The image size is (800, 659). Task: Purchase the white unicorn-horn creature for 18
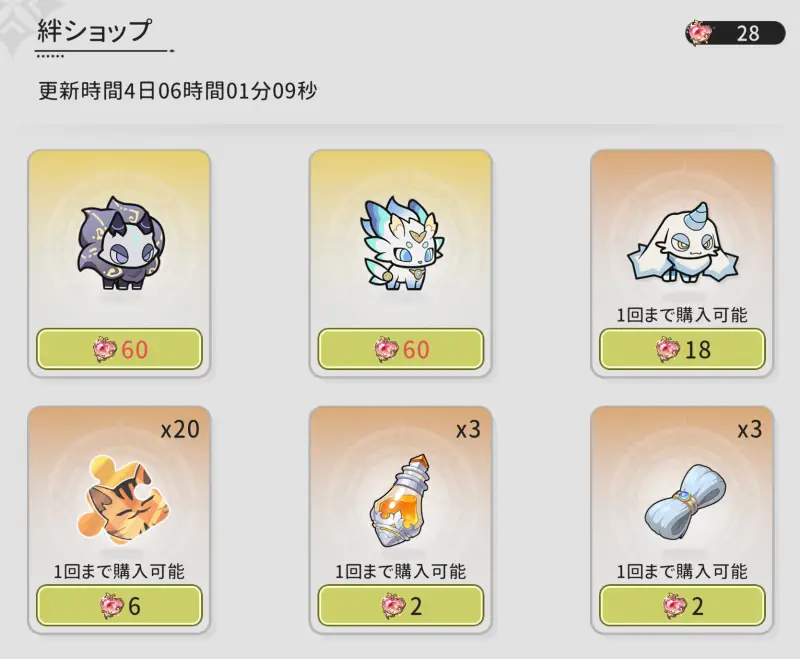682,349
